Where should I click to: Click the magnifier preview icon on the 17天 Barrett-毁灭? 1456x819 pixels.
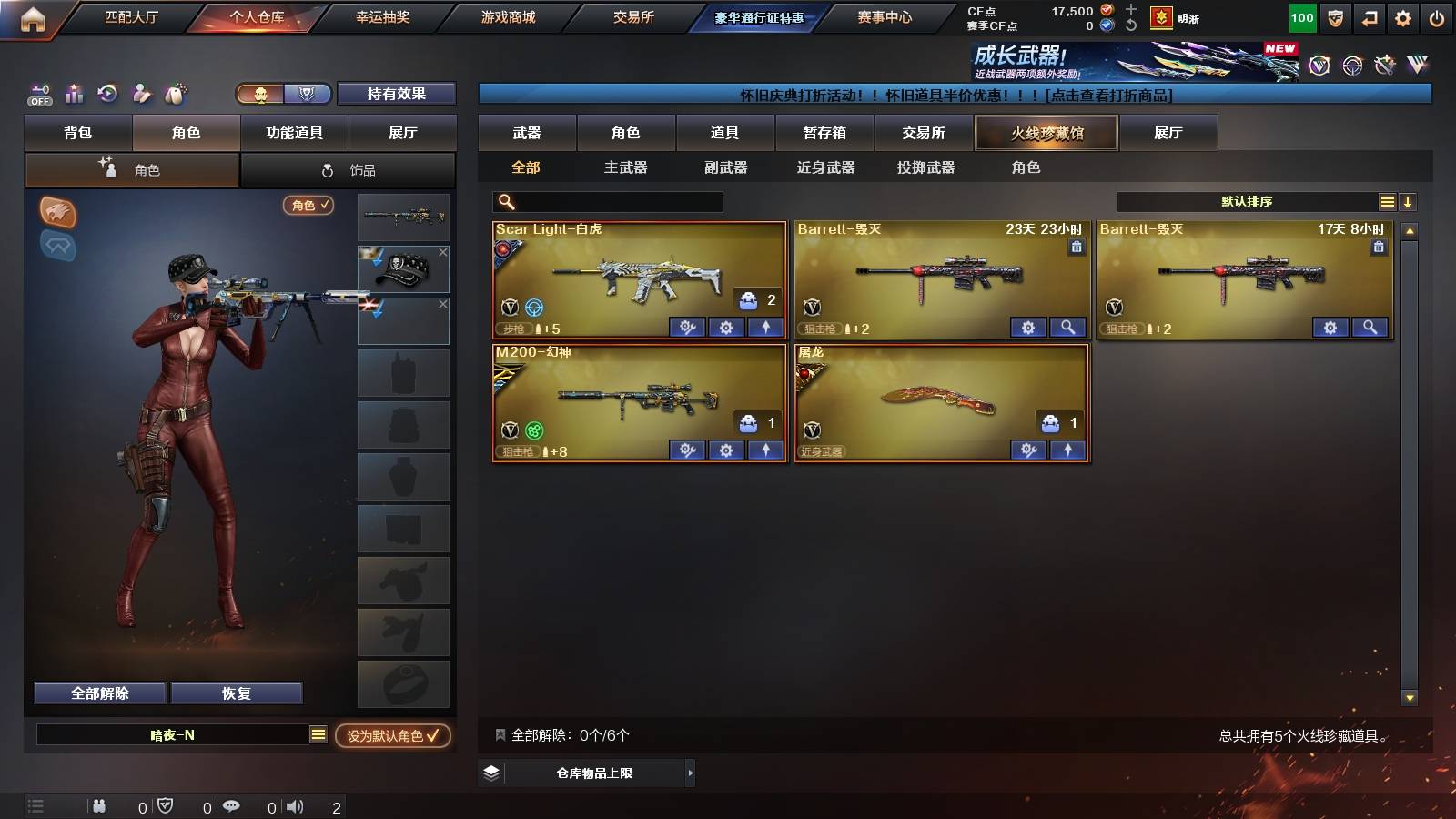pos(1370,327)
